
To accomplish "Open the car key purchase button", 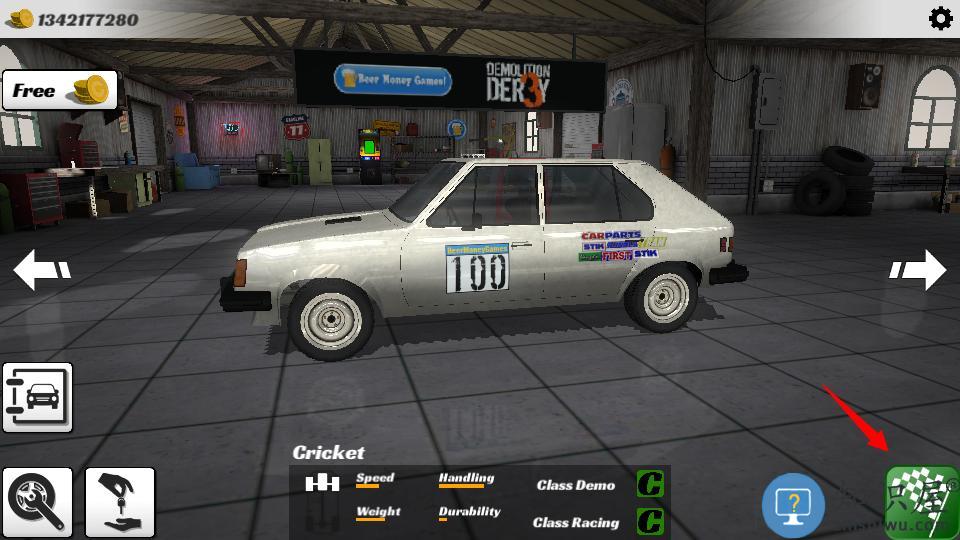I will pyautogui.click(x=120, y=501).
